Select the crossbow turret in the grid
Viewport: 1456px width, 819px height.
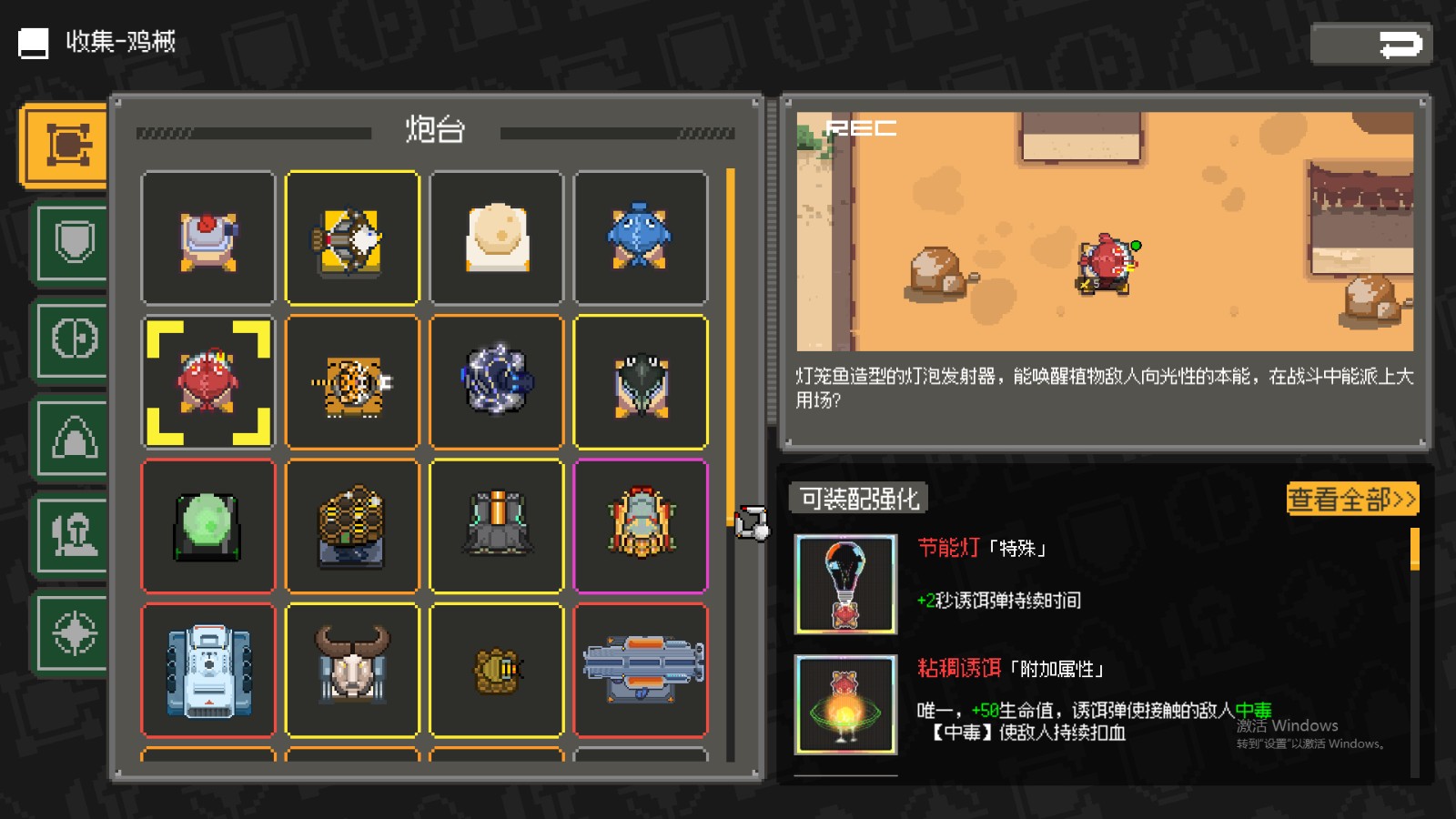(x=352, y=237)
